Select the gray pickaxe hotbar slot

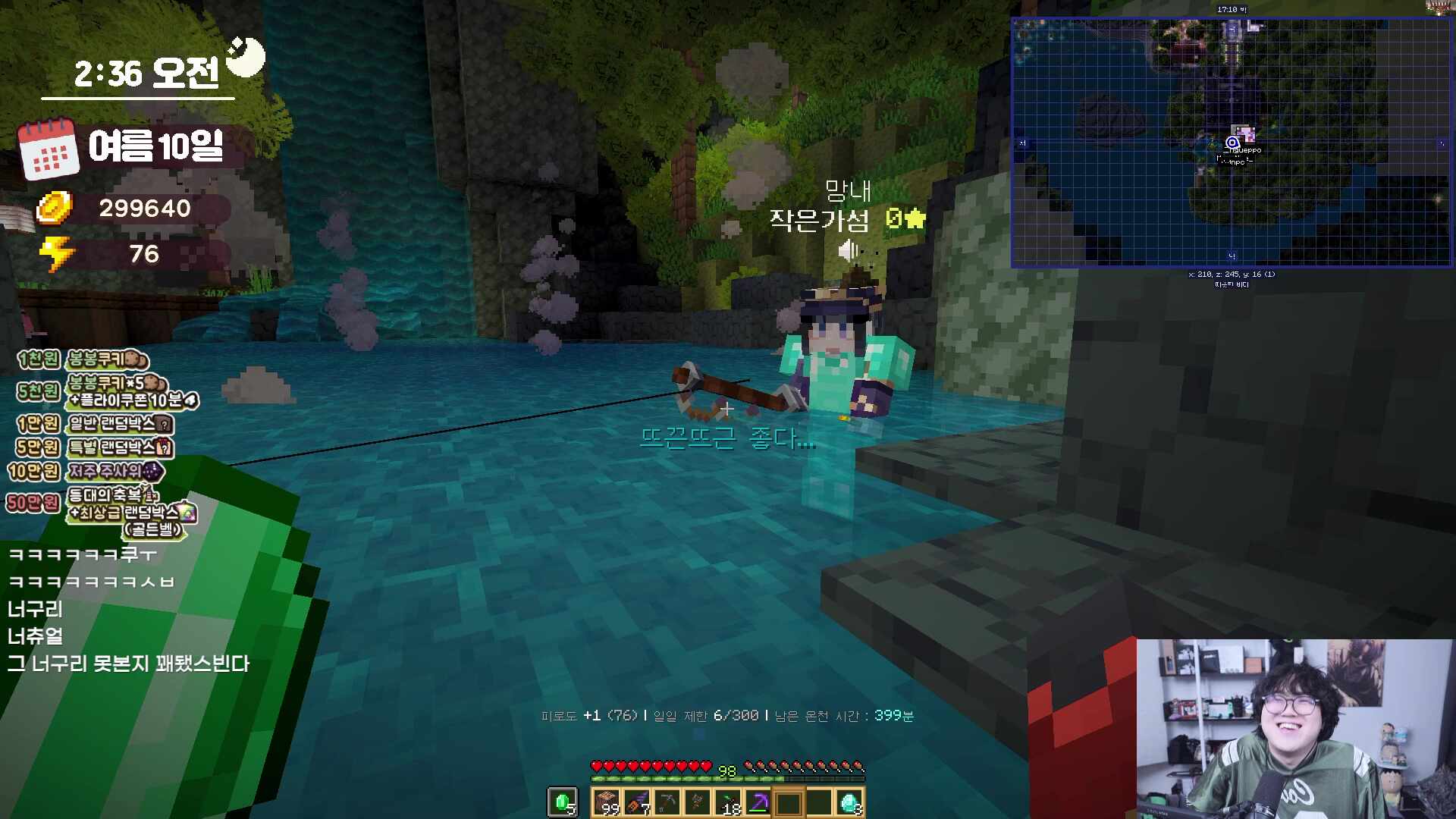(667, 802)
